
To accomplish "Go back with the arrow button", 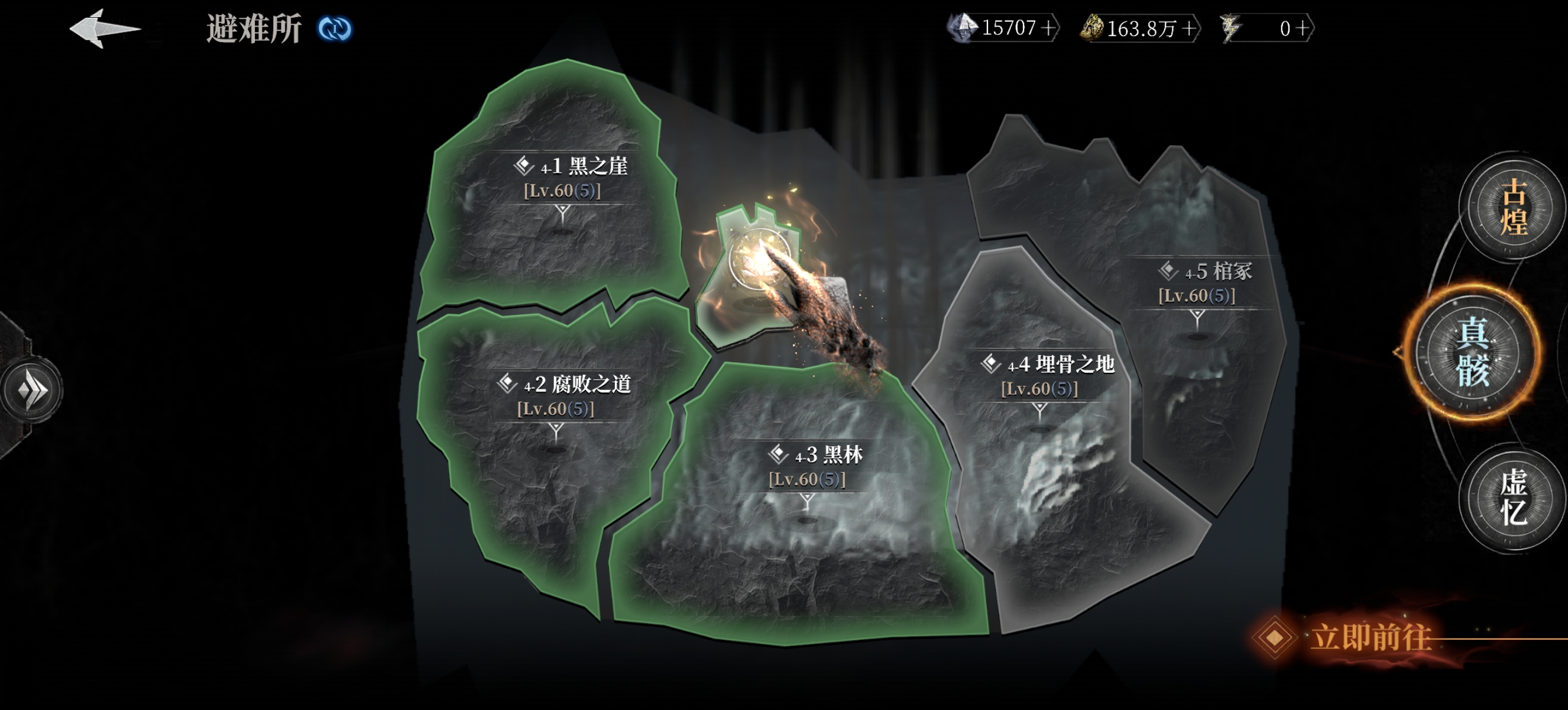I will tap(103, 28).
